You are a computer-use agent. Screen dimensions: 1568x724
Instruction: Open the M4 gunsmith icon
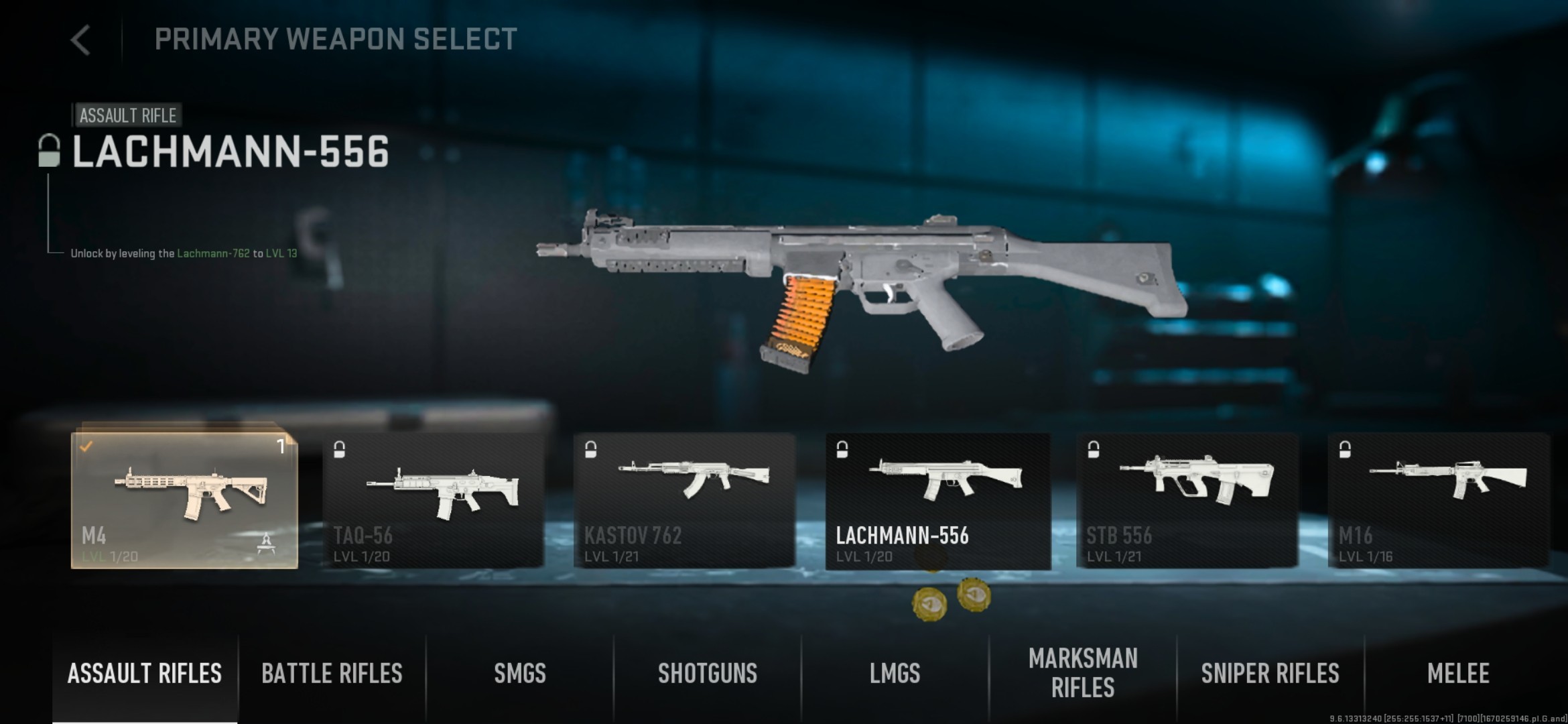(x=267, y=543)
